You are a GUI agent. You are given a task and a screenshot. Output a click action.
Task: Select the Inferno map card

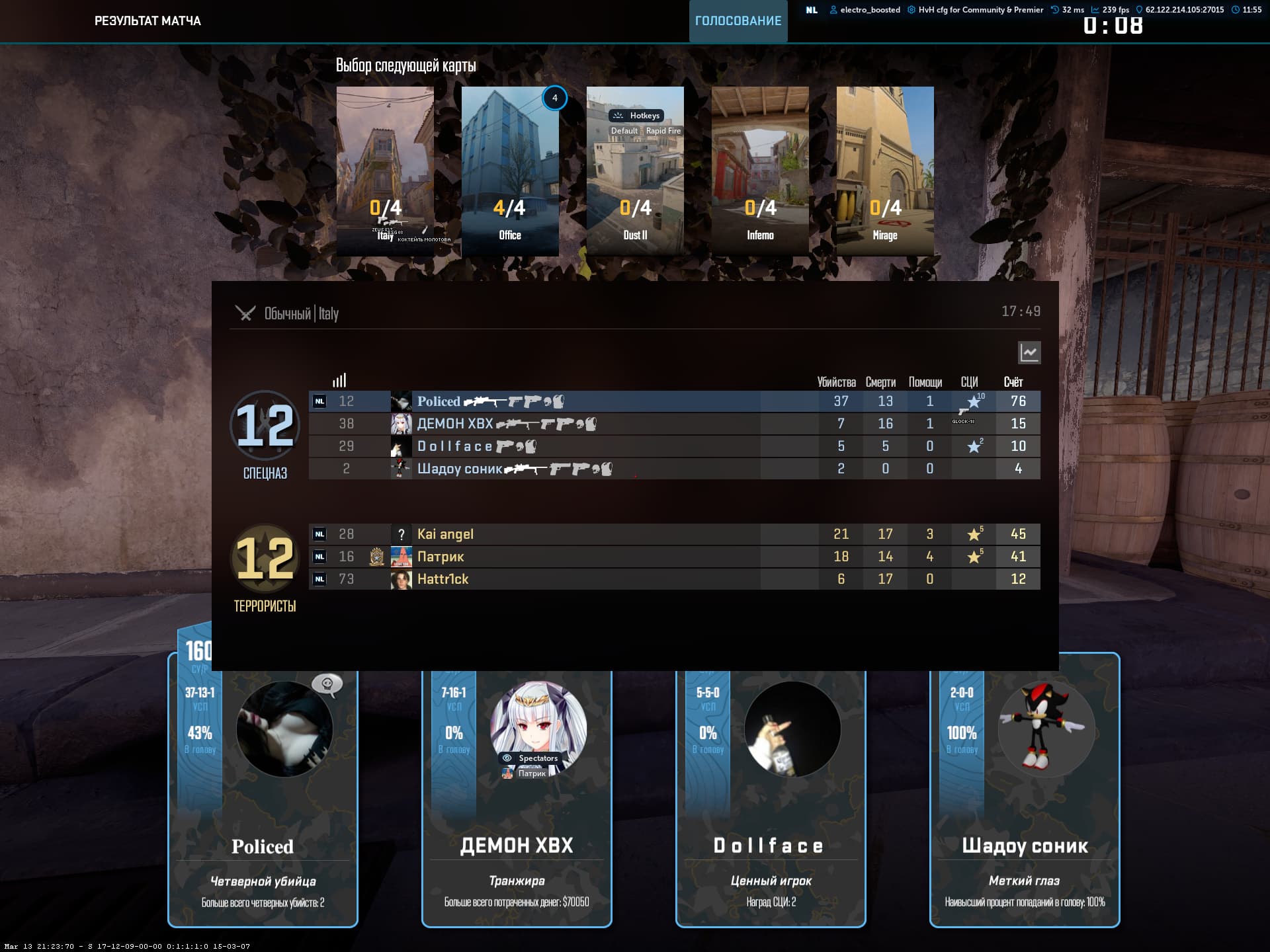point(760,171)
